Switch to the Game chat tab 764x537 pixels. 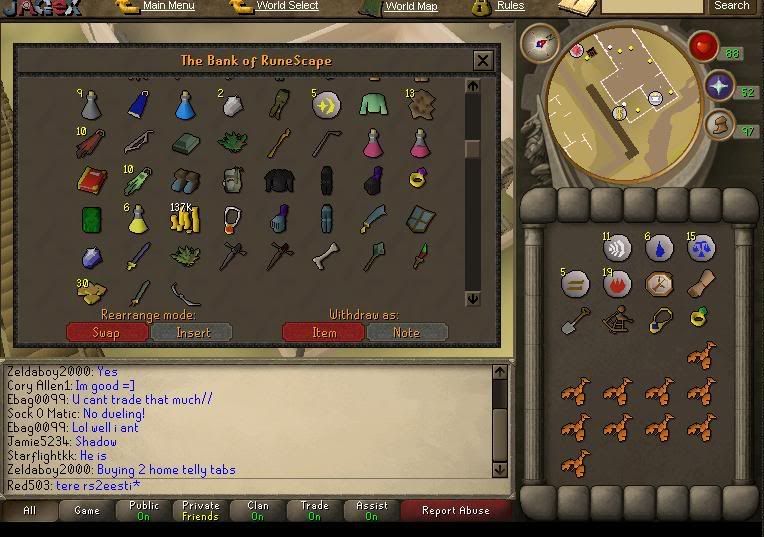(87, 510)
